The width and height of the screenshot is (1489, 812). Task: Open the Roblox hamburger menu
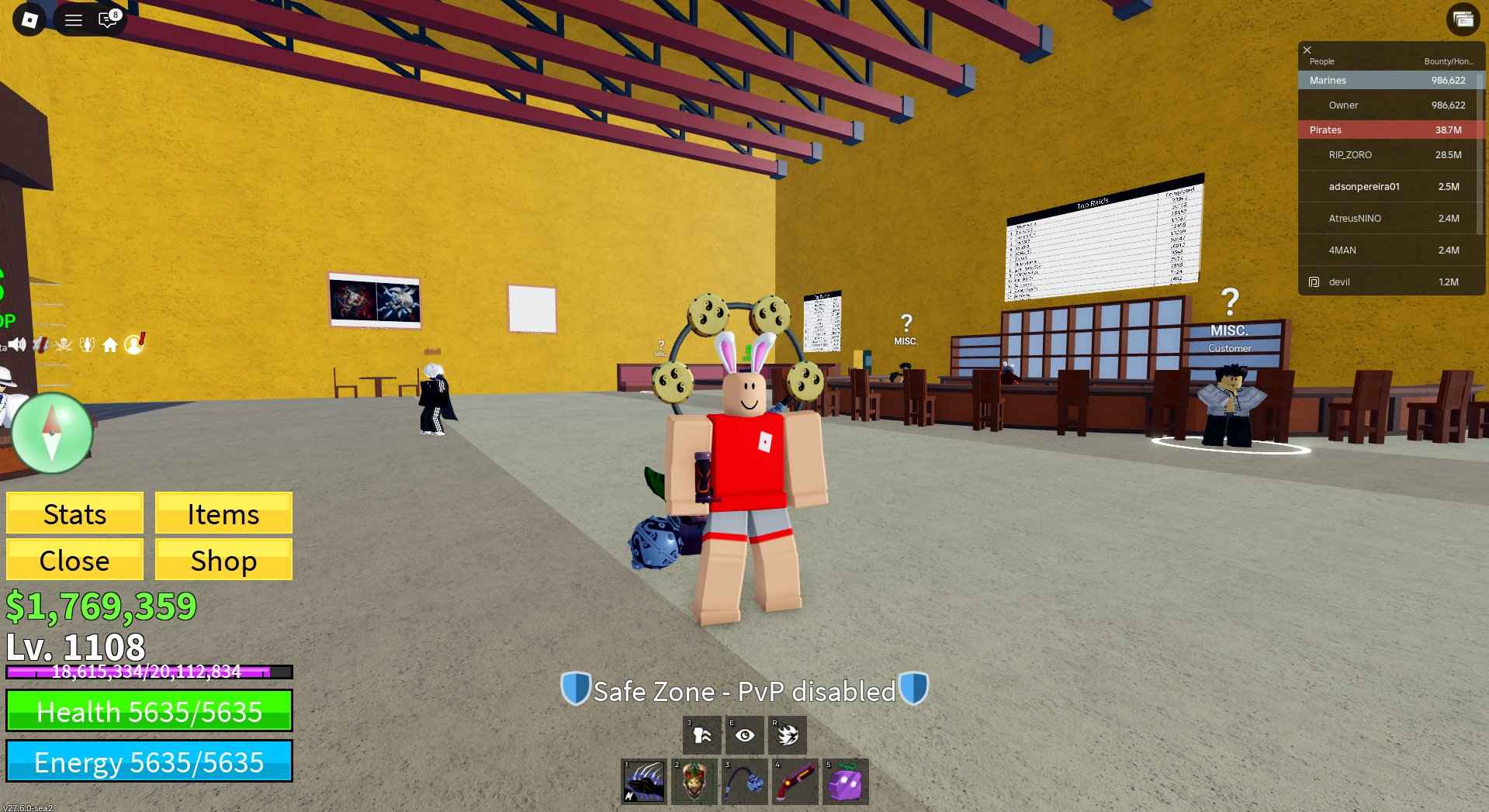pyautogui.click(x=74, y=19)
